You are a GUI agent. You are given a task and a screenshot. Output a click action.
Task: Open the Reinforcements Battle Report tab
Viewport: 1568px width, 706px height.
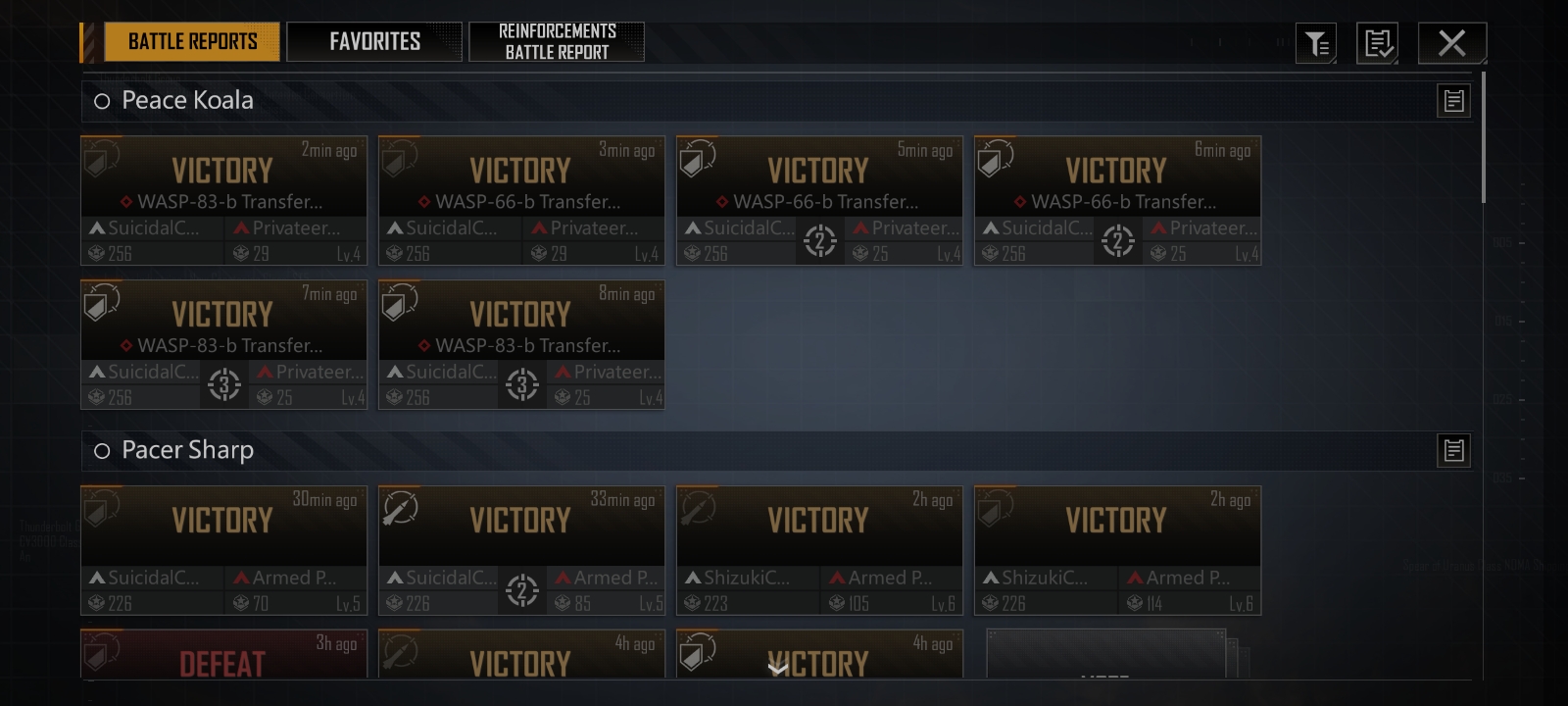click(557, 41)
